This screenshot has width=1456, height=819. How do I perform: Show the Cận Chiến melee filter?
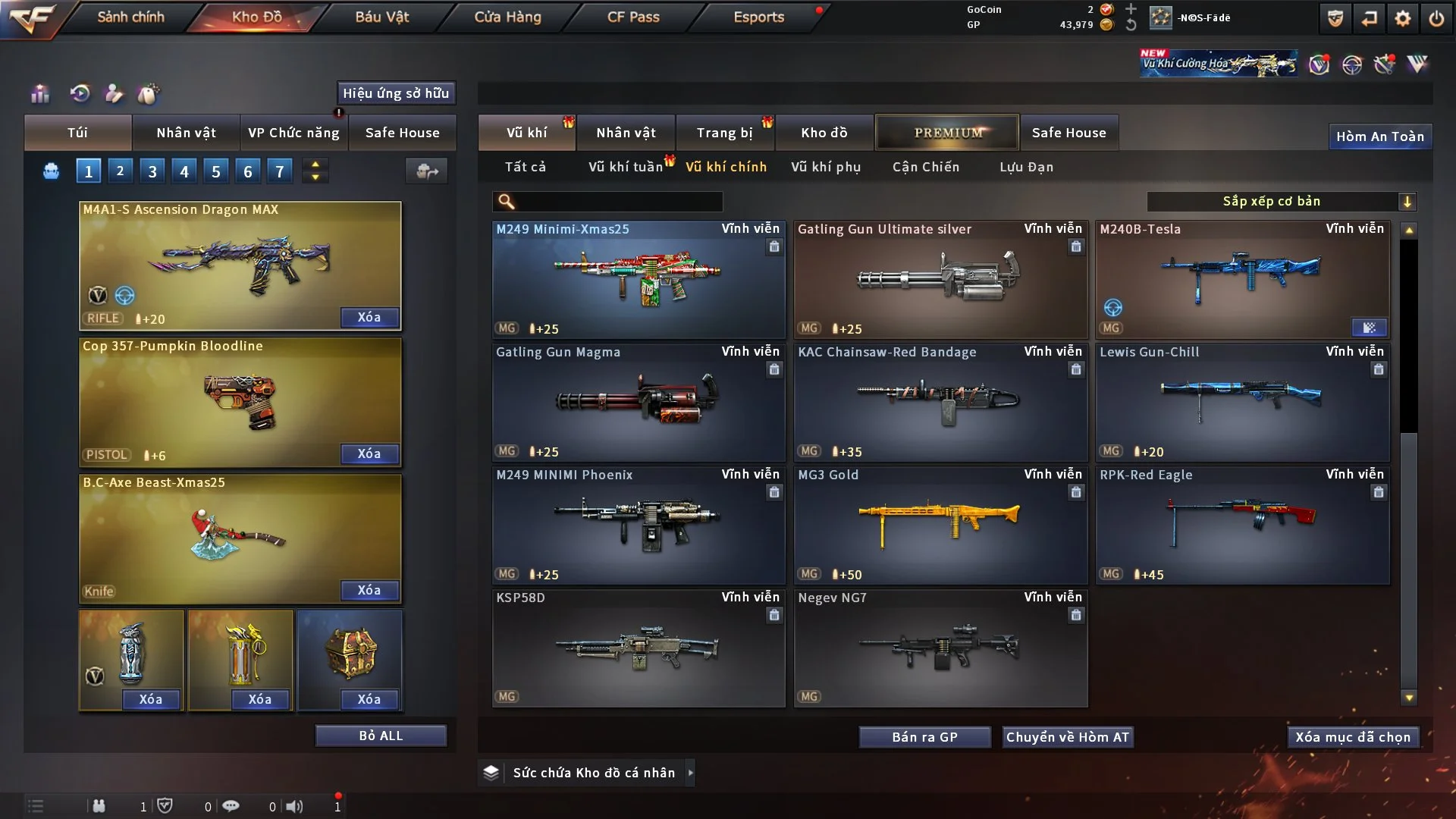click(x=925, y=167)
